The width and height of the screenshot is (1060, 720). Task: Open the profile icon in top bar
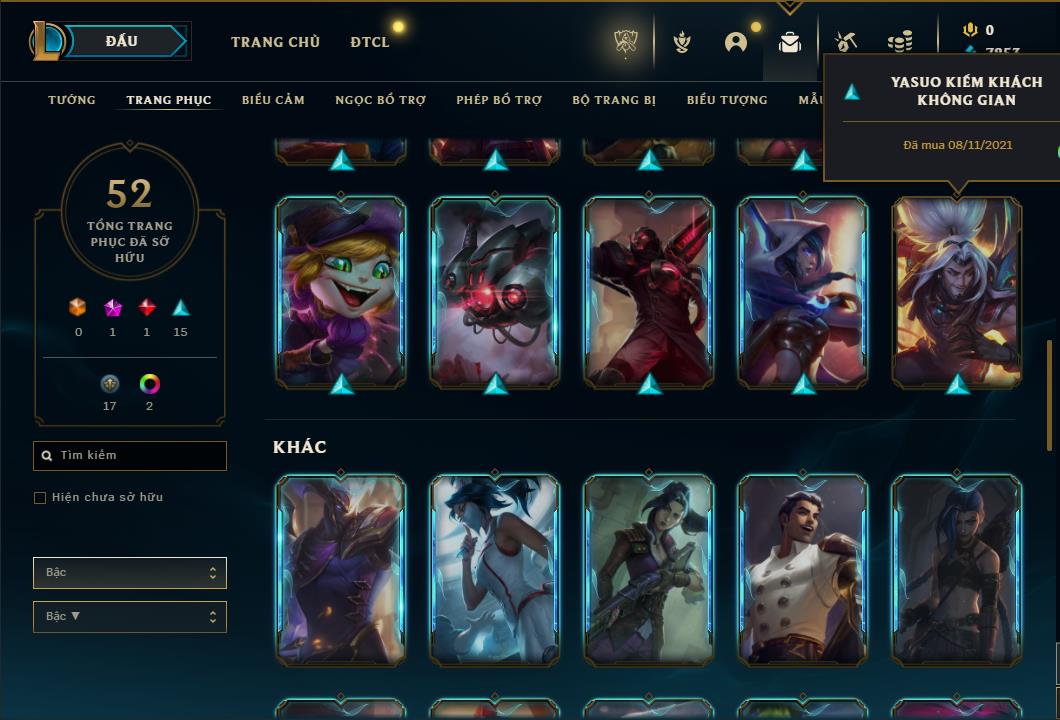[736, 42]
